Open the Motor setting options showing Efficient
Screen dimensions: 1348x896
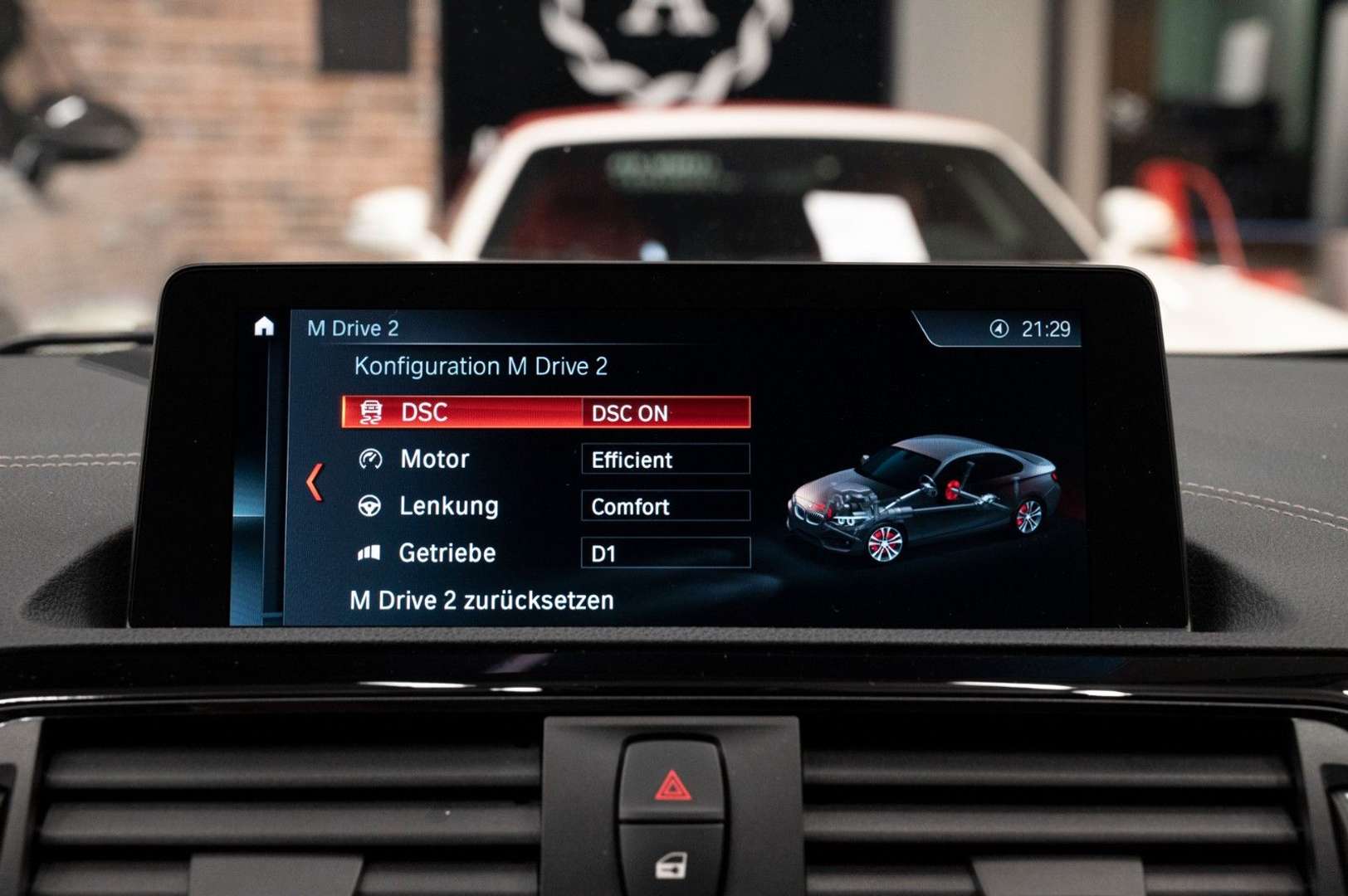tap(664, 460)
